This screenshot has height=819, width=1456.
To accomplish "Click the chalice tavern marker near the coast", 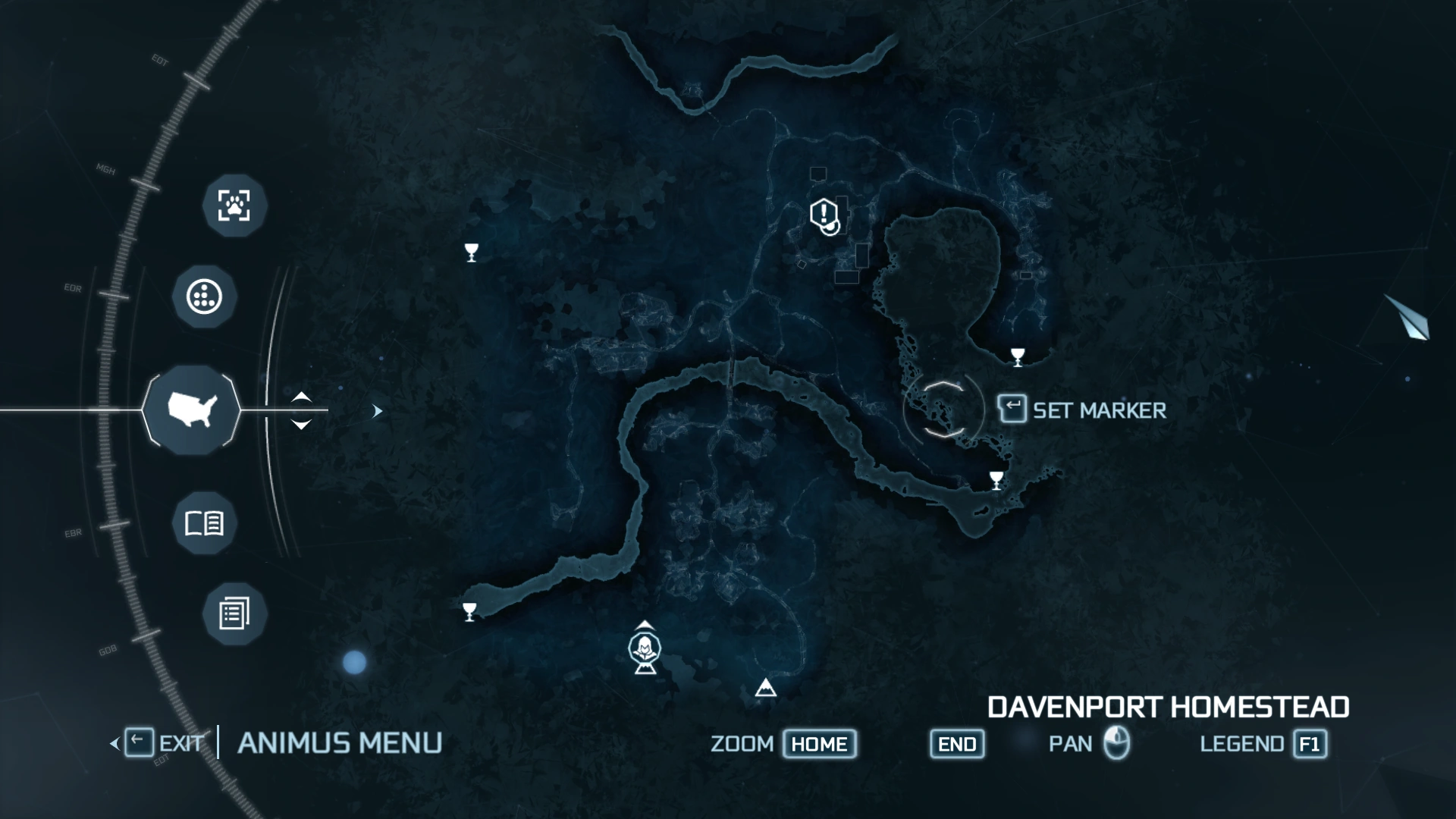I will tap(995, 478).
